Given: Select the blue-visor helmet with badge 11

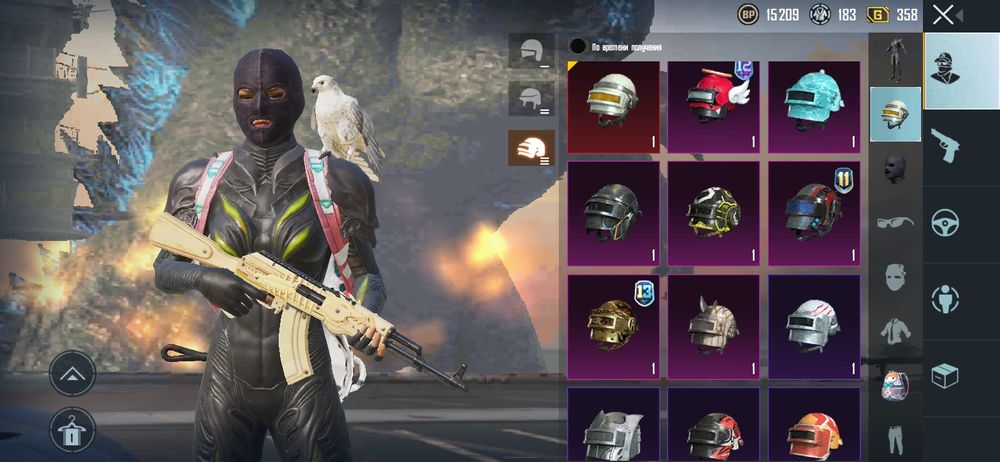Looking at the screenshot, I should pos(813,212).
